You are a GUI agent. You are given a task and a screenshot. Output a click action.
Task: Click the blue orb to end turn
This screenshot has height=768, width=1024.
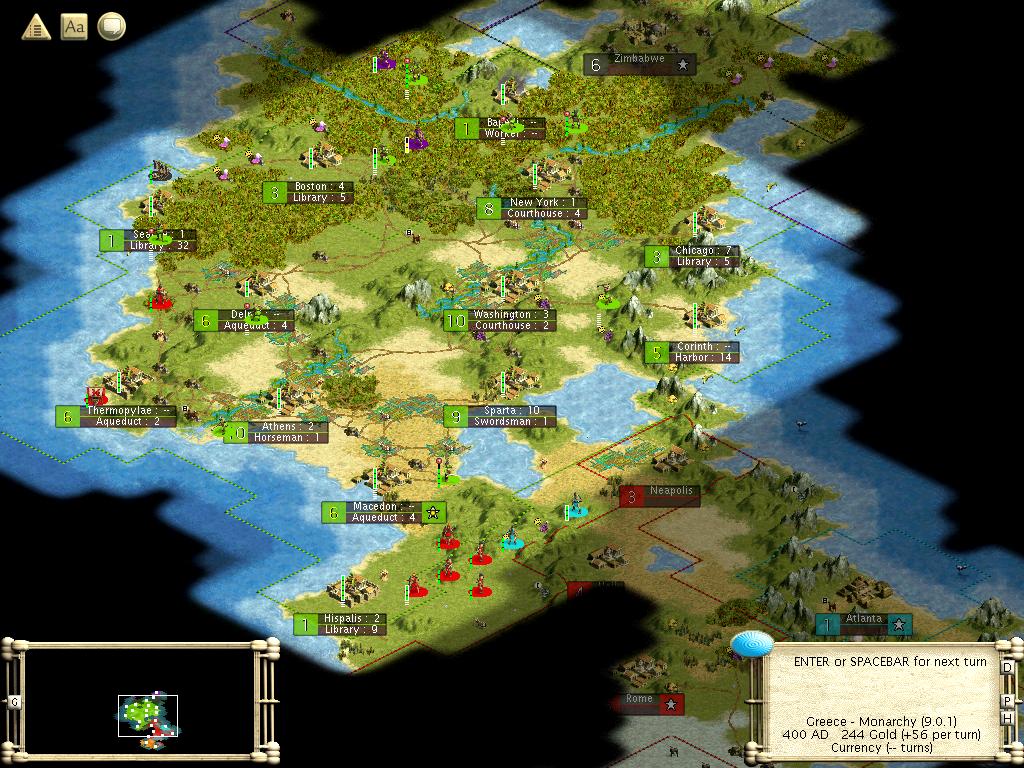click(748, 645)
